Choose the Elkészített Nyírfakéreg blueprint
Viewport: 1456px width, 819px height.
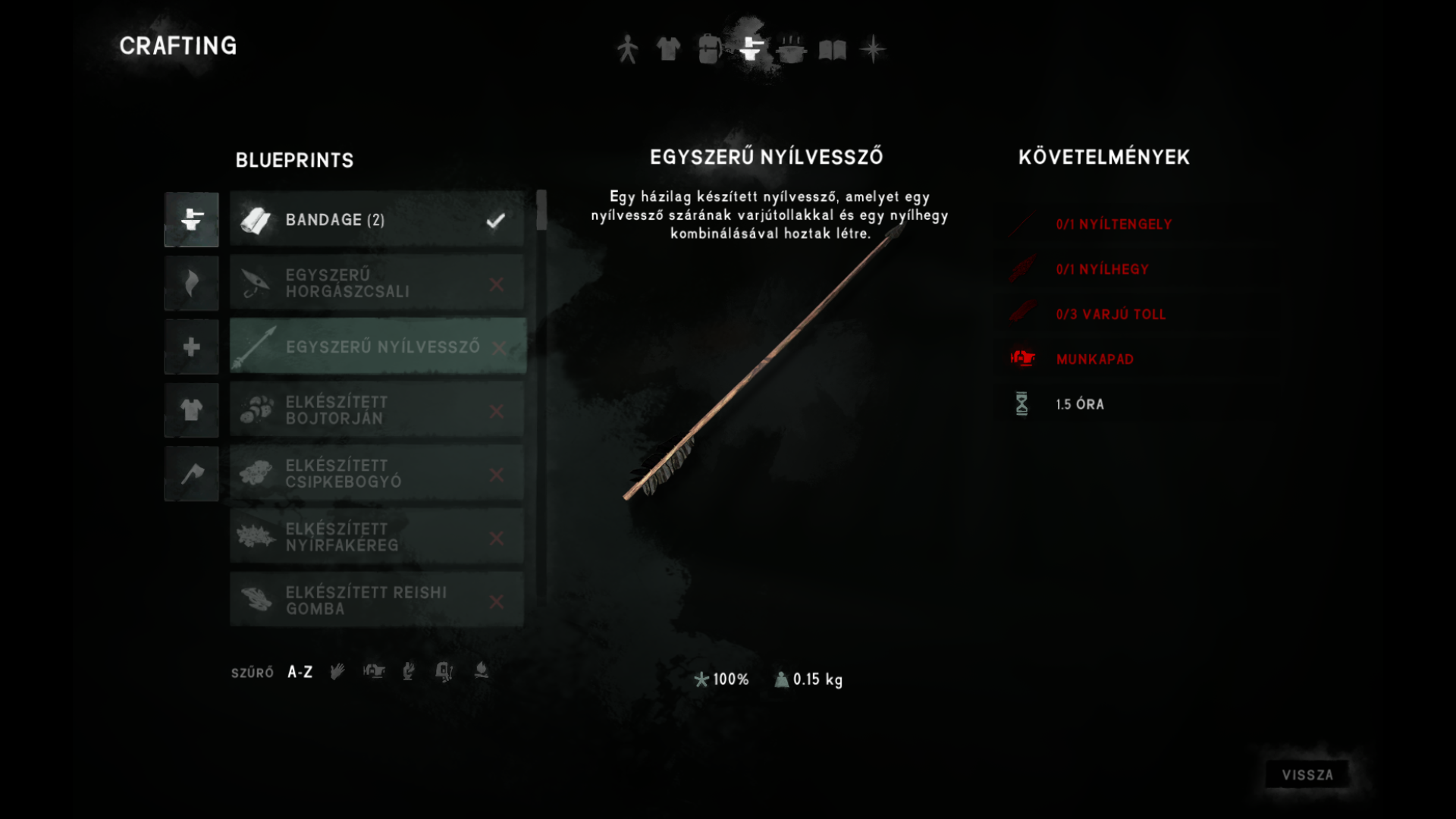377,538
